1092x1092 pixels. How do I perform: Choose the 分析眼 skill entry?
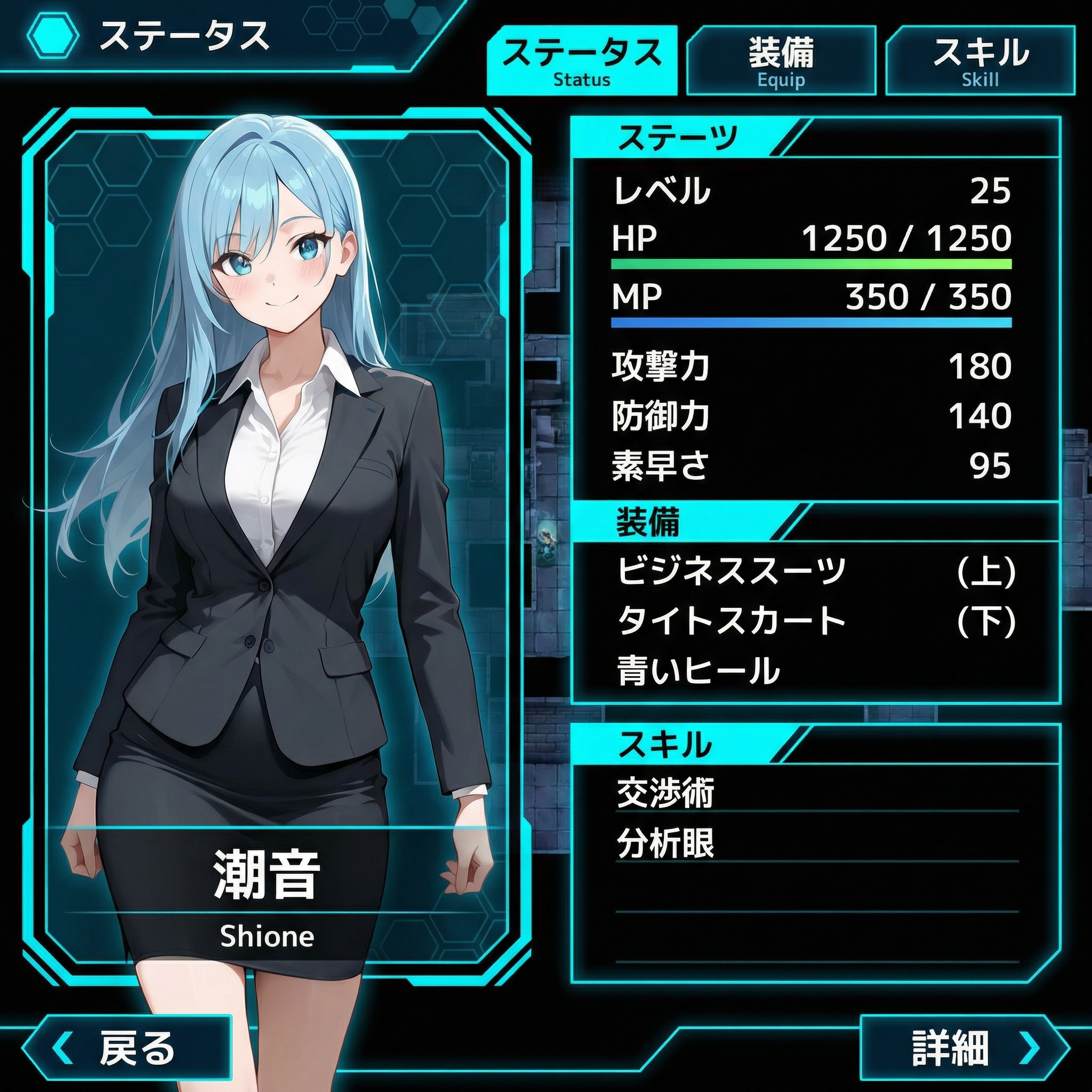point(815,844)
